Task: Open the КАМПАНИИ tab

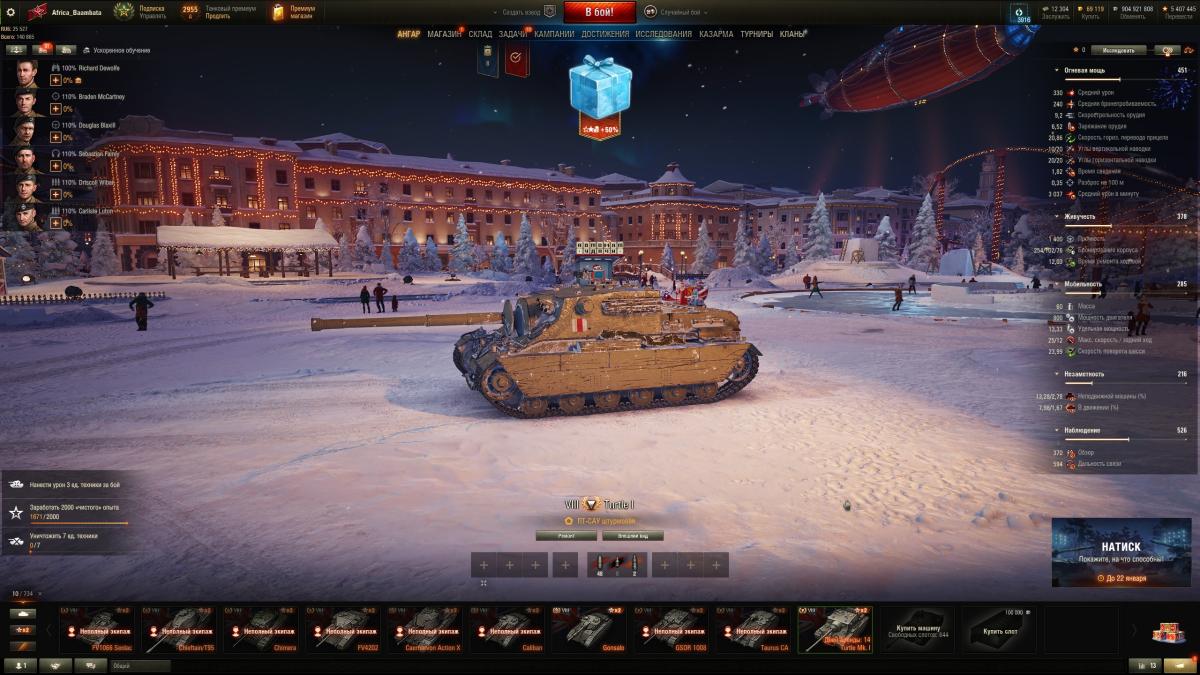Action: [x=554, y=34]
